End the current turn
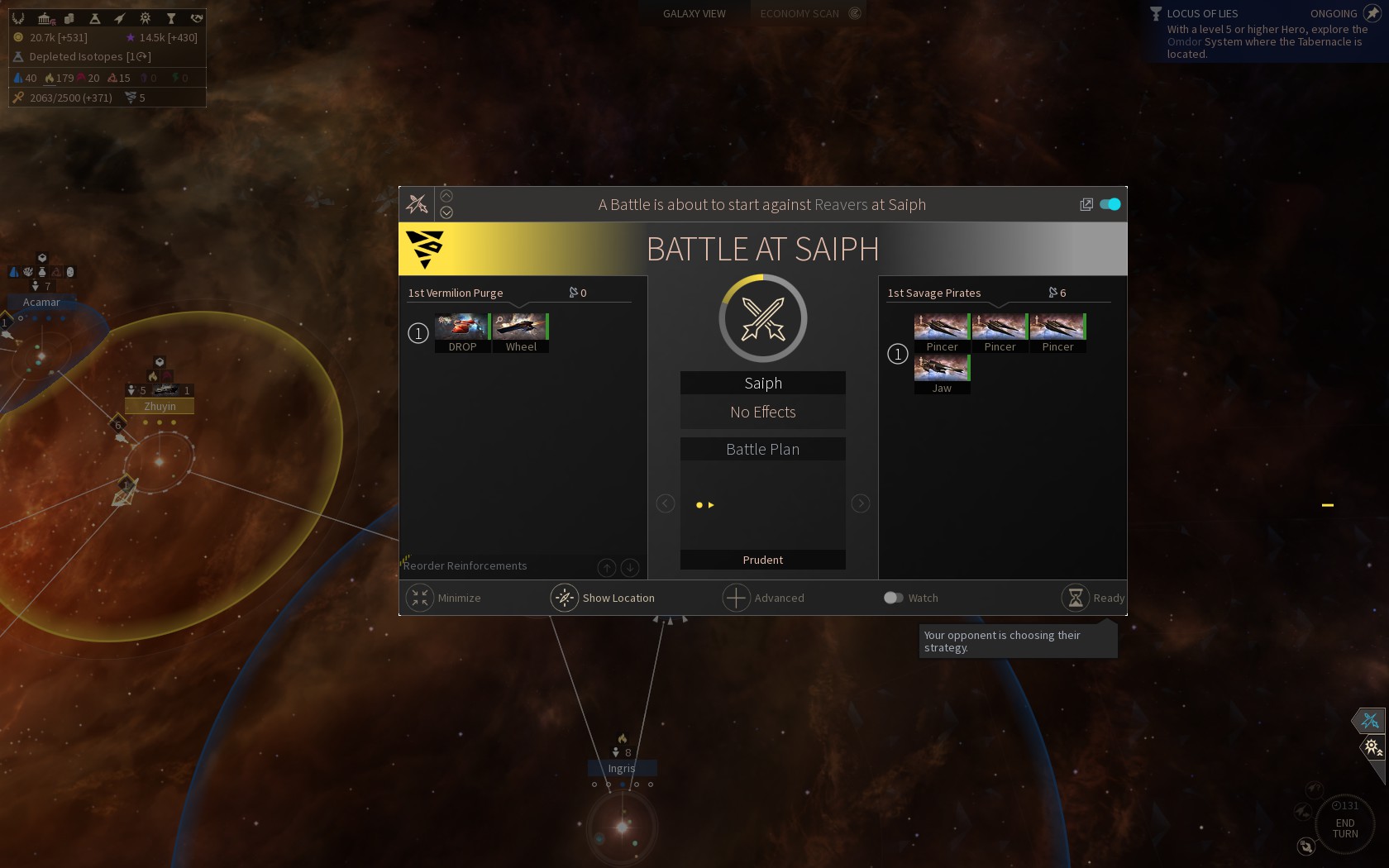Viewport: 1389px width, 868px height. click(x=1345, y=827)
